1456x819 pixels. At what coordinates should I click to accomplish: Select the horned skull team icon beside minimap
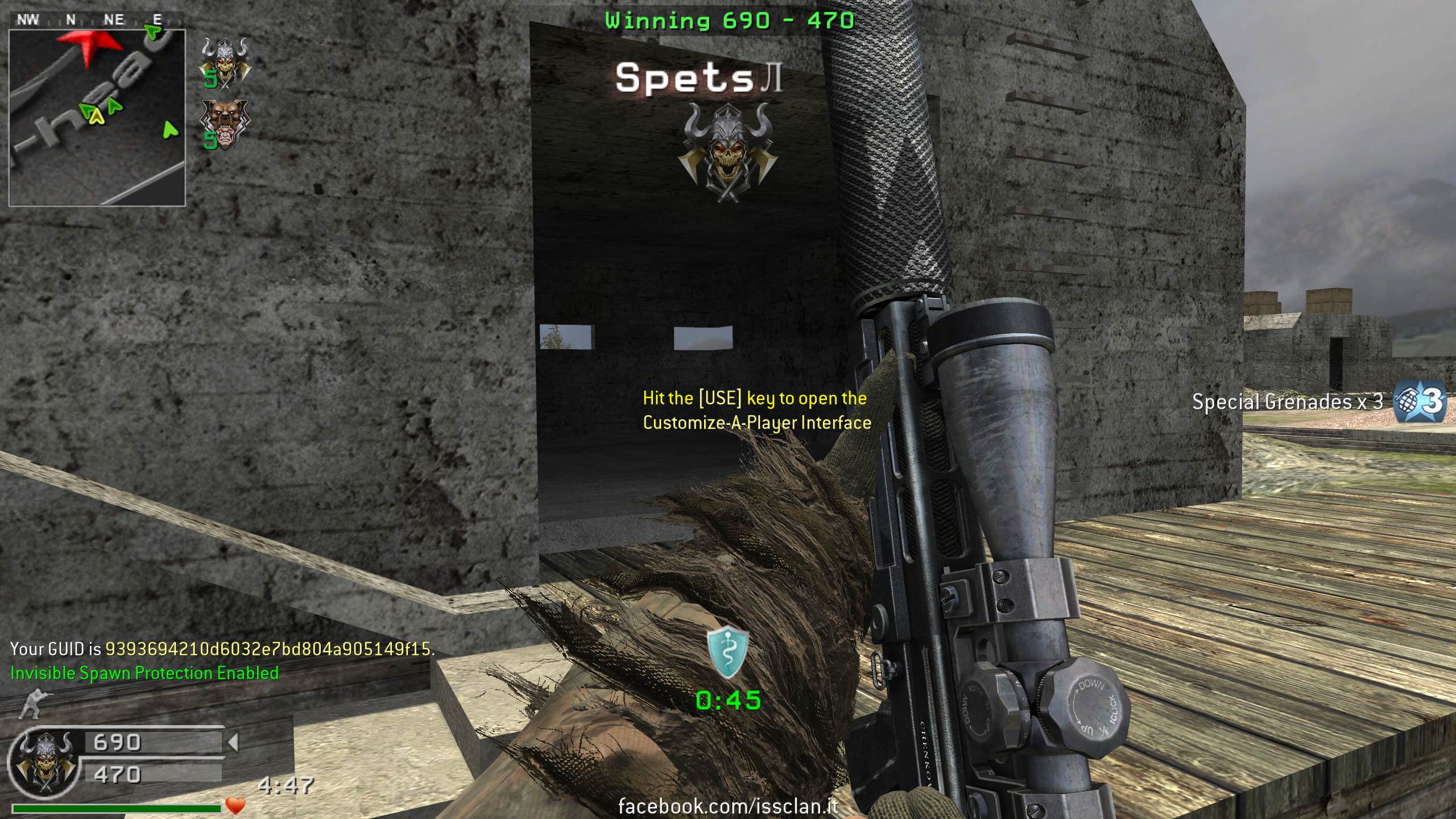[225, 64]
